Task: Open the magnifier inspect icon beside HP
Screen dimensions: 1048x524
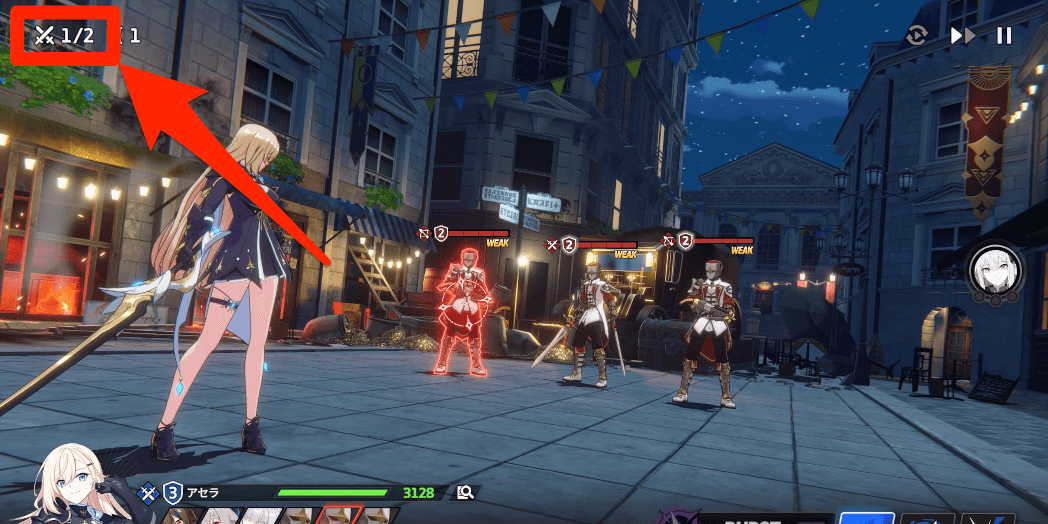Action: [x=464, y=492]
